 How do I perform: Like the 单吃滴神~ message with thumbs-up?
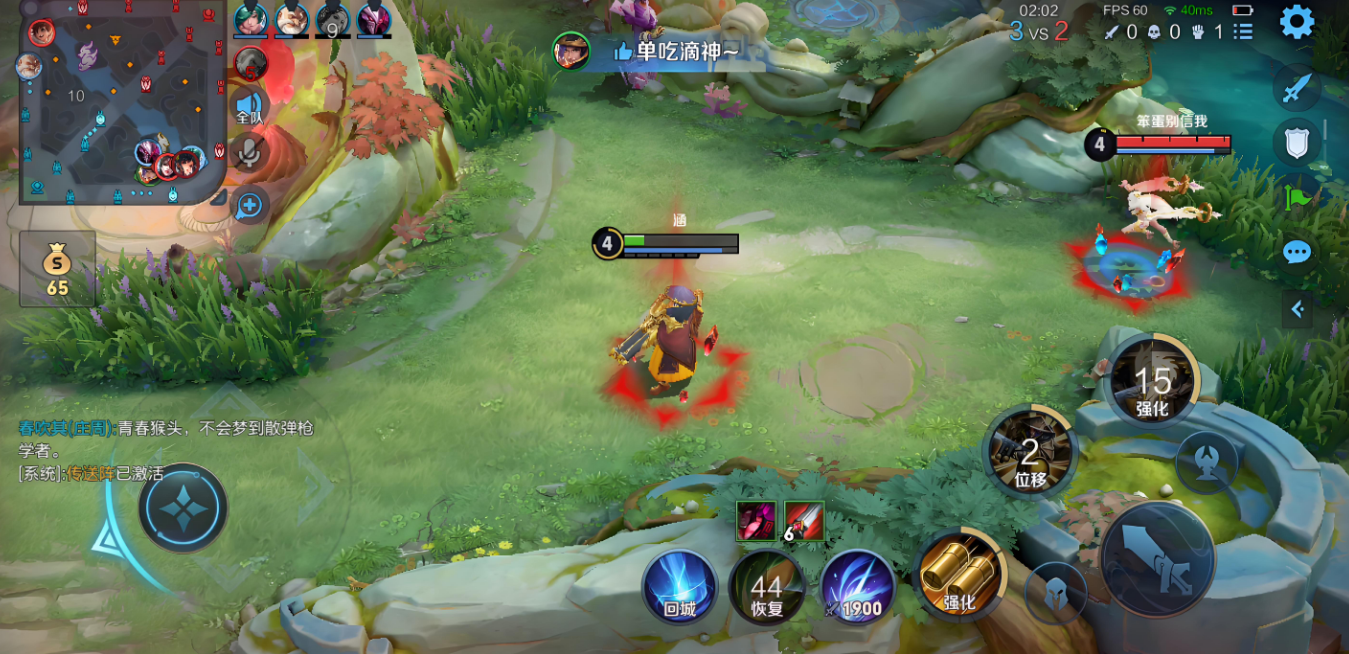(623, 51)
